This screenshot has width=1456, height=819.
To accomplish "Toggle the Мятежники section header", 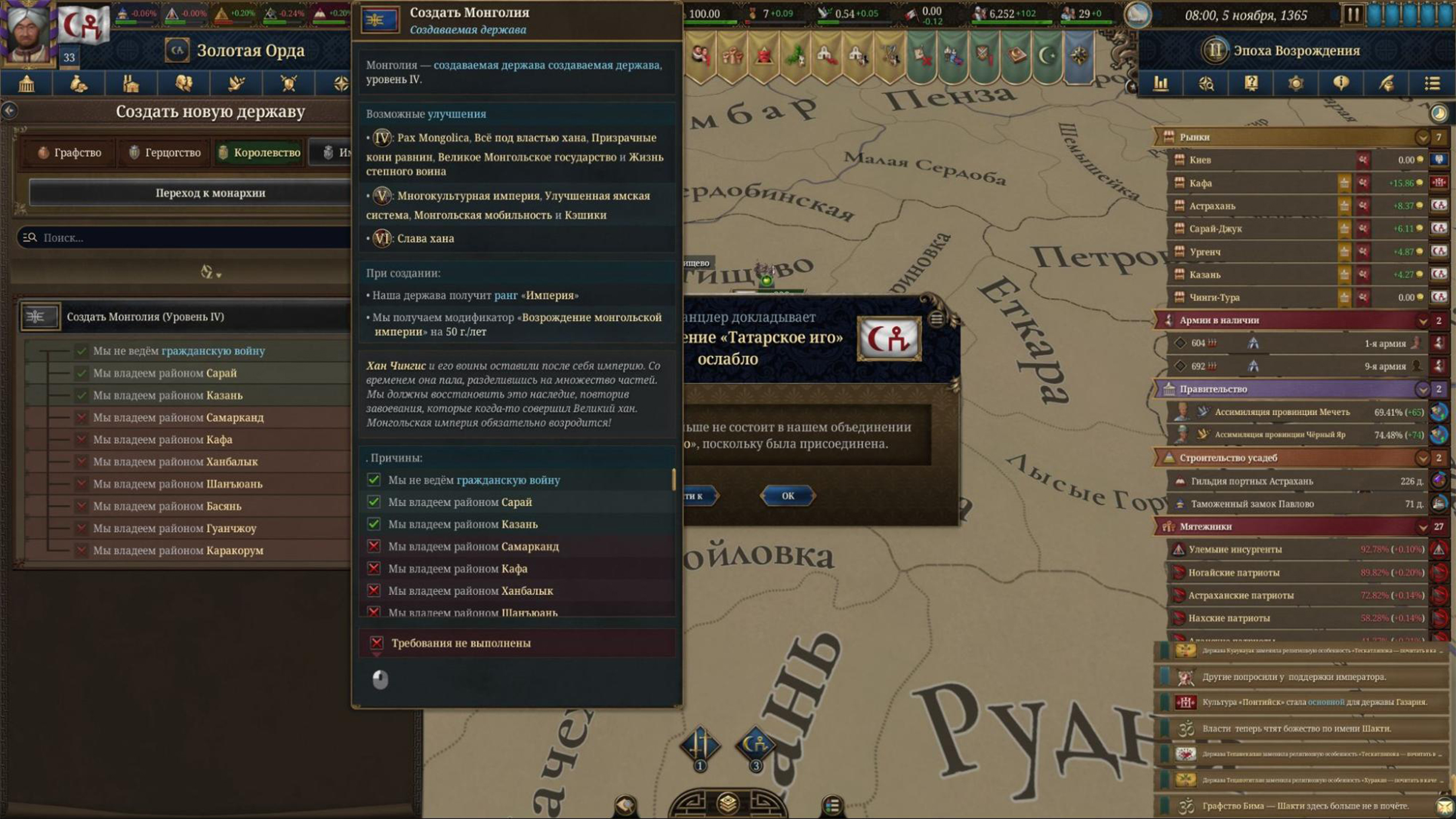I will point(1289,527).
